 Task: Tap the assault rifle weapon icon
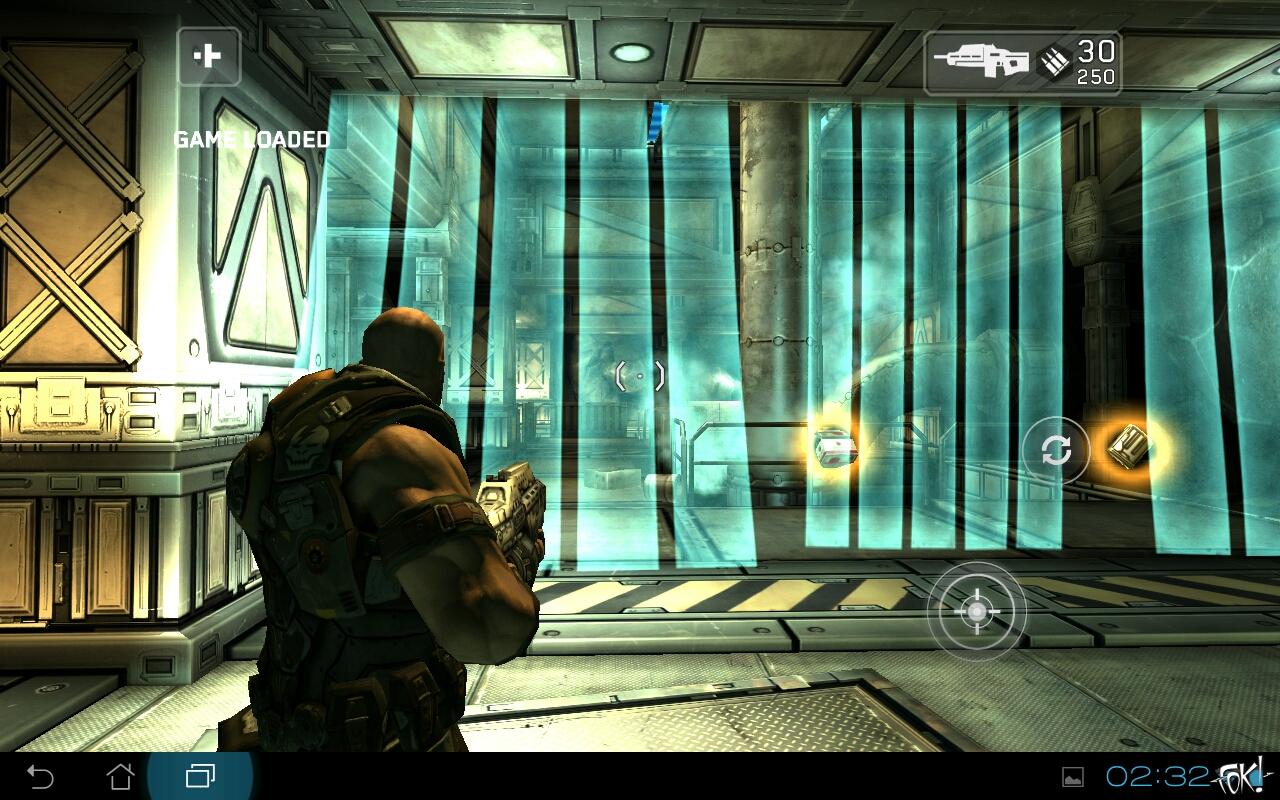click(981, 62)
